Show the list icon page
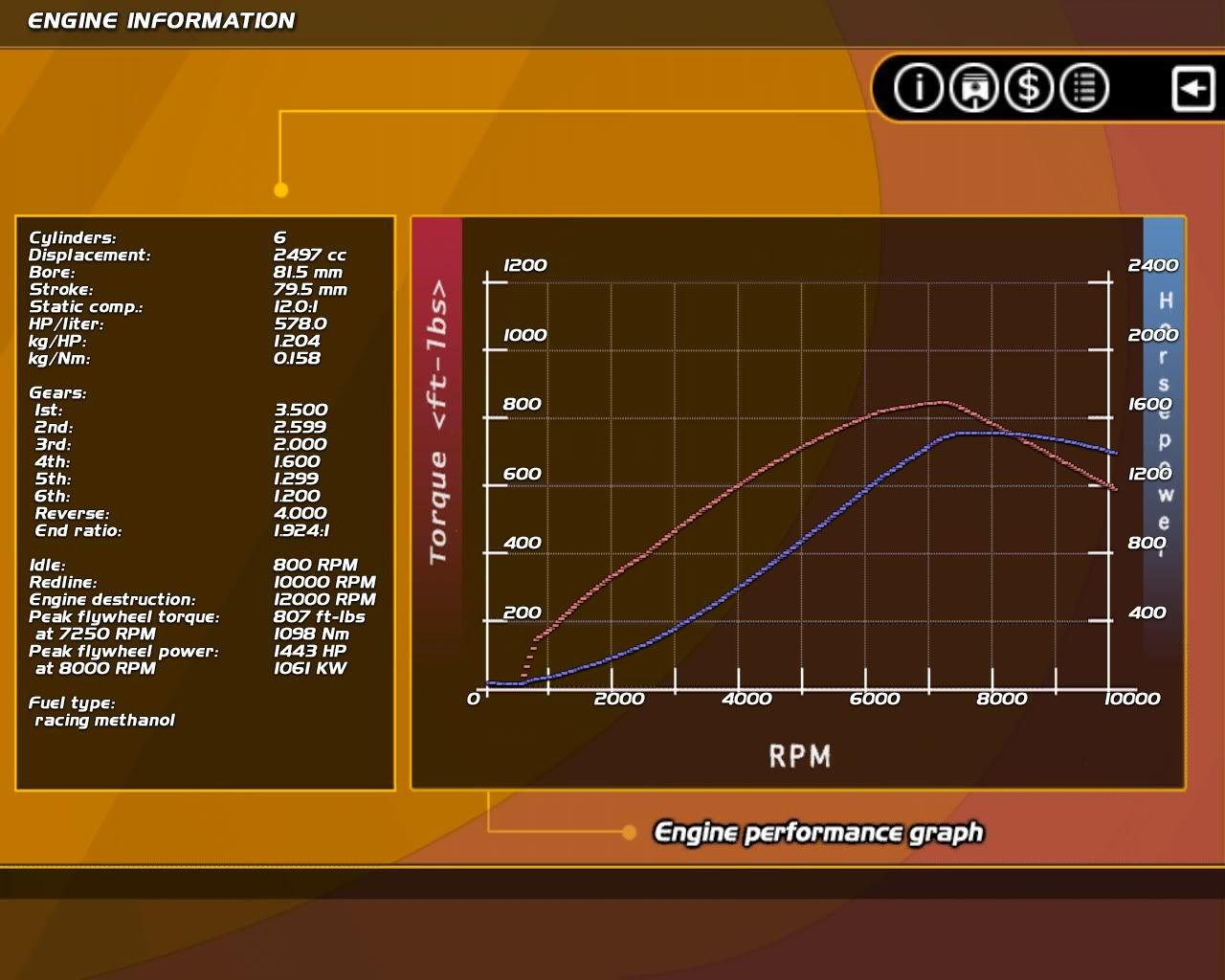 point(1084,88)
